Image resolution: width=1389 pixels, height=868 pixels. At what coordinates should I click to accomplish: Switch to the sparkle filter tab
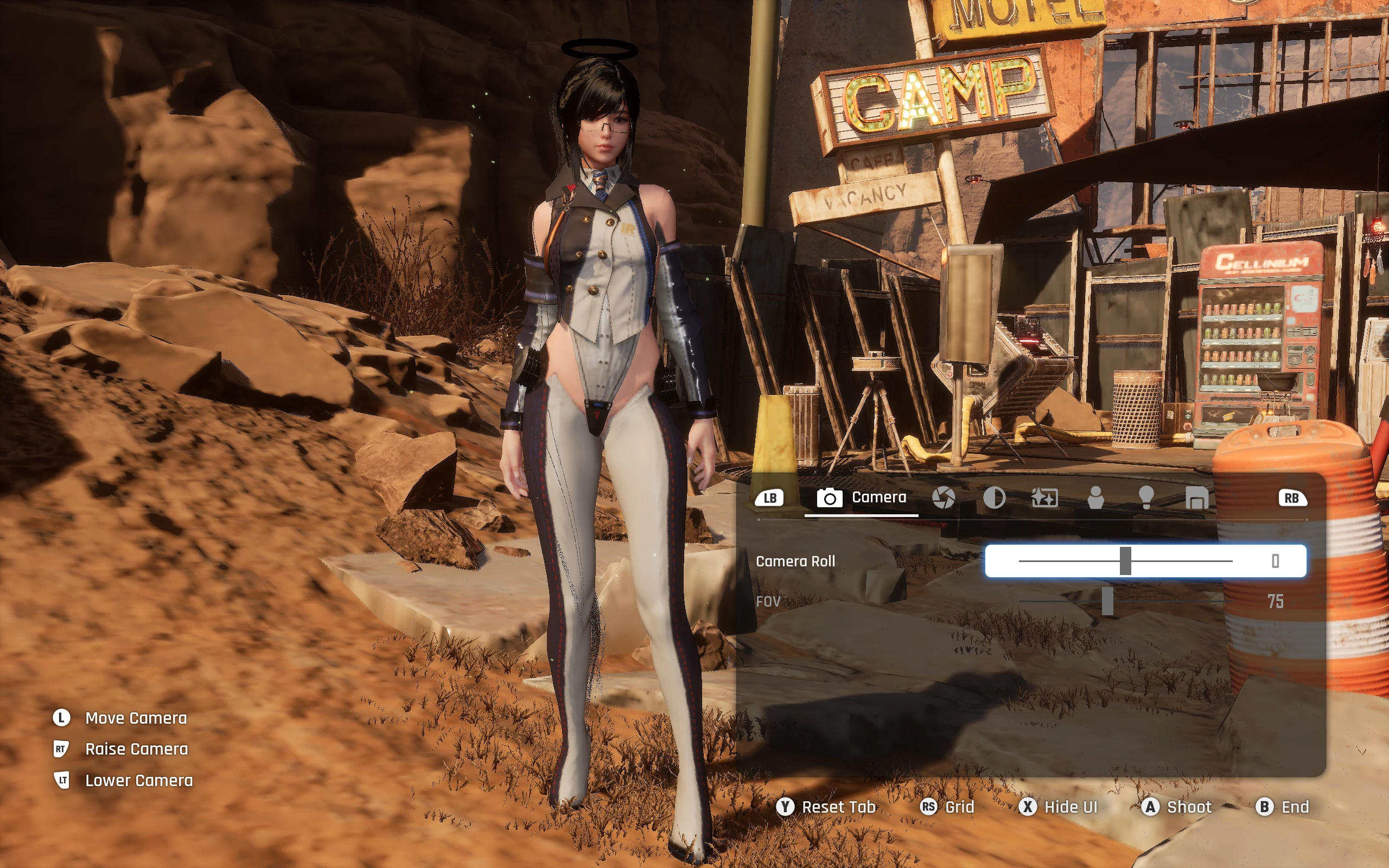point(1044,497)
